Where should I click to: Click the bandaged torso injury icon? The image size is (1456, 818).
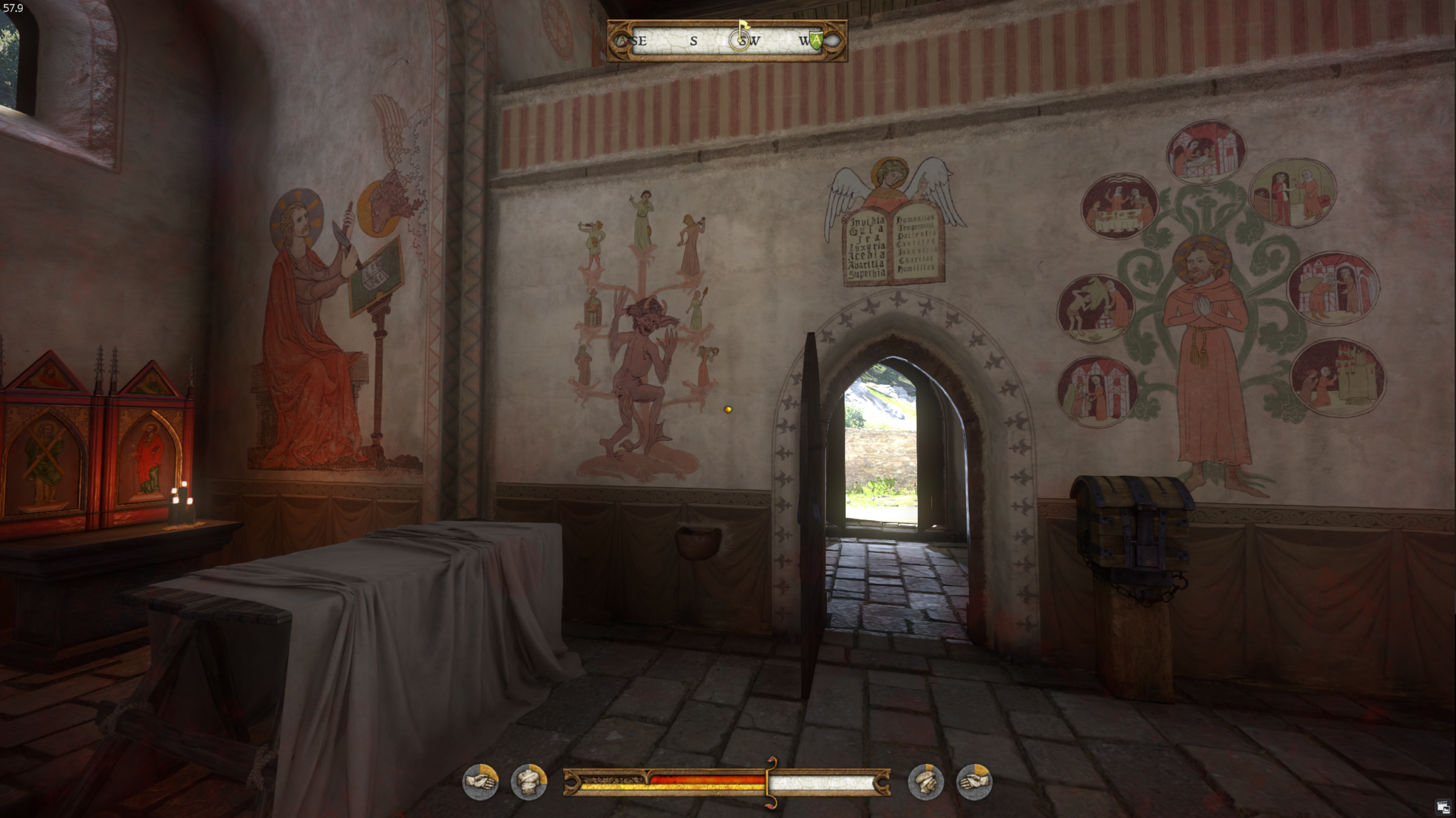(x=529, y=782)
